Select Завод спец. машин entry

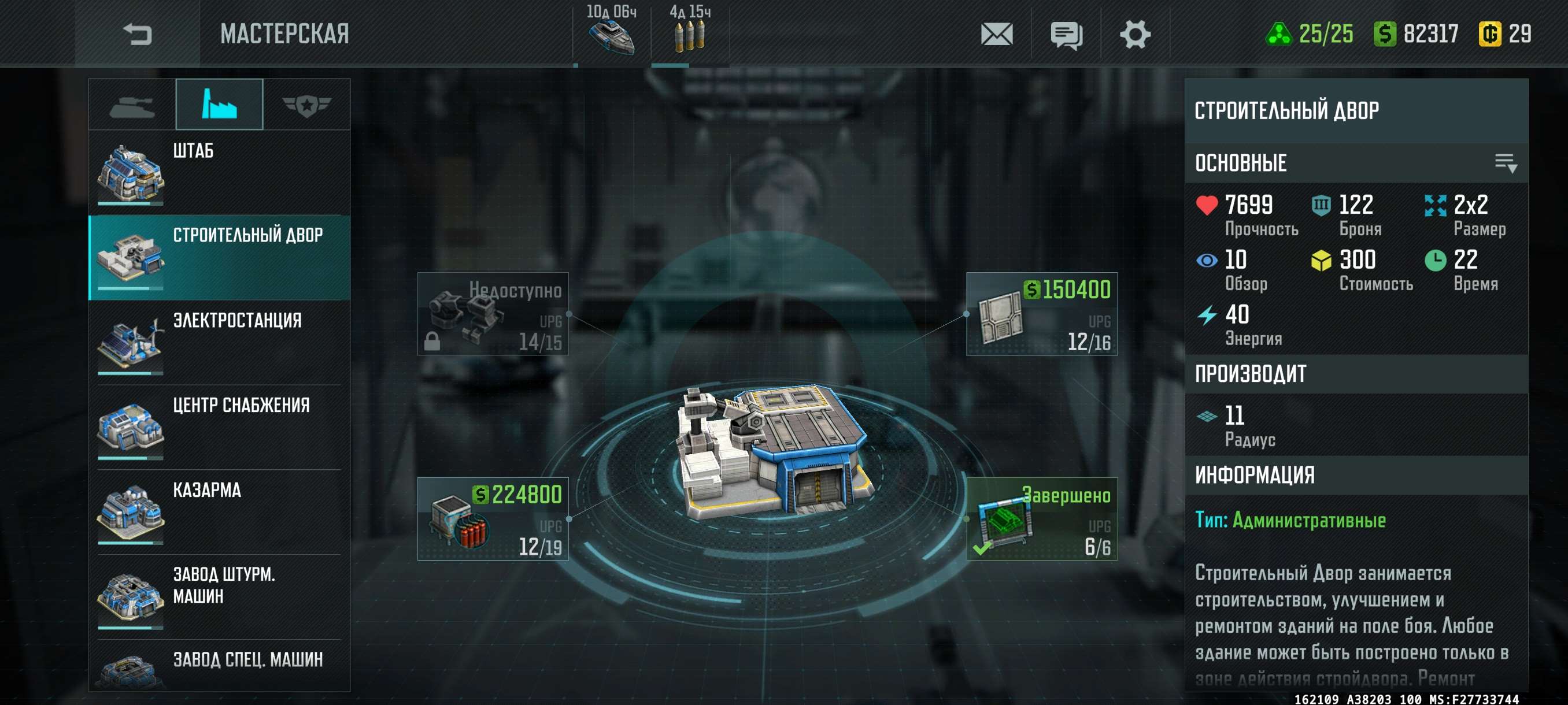pyautogui.click(x=219, y=666)
